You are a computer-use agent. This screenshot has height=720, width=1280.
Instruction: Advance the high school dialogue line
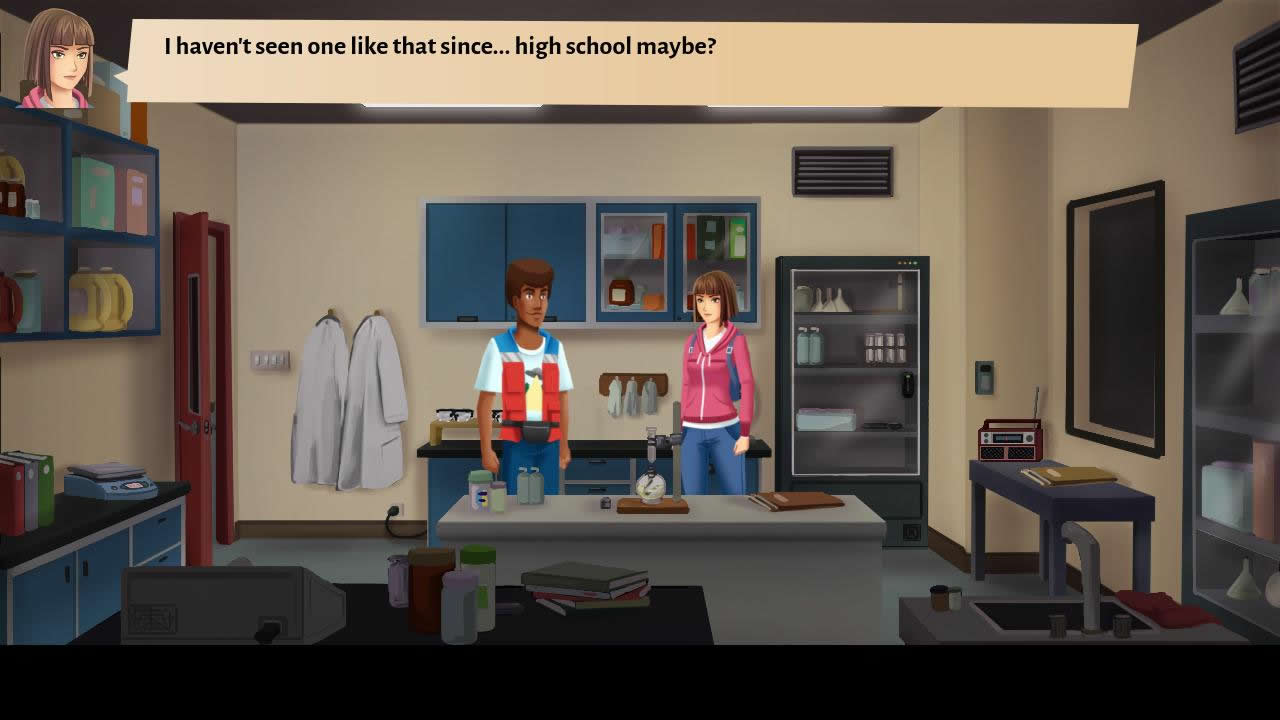coord(632,62)
